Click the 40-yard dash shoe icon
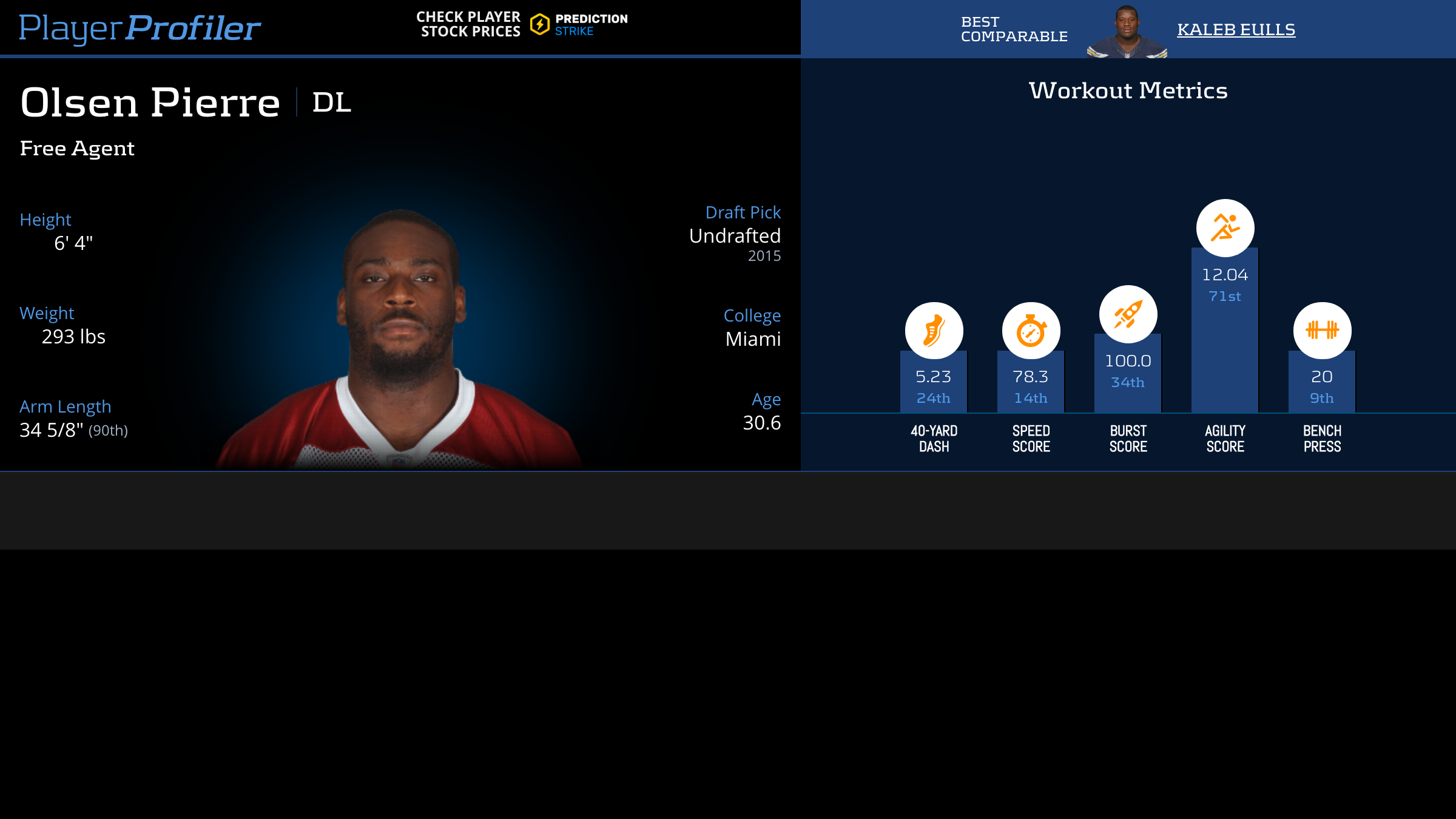The width and height of the screenshot is (1456, 819). click(934, 331)
